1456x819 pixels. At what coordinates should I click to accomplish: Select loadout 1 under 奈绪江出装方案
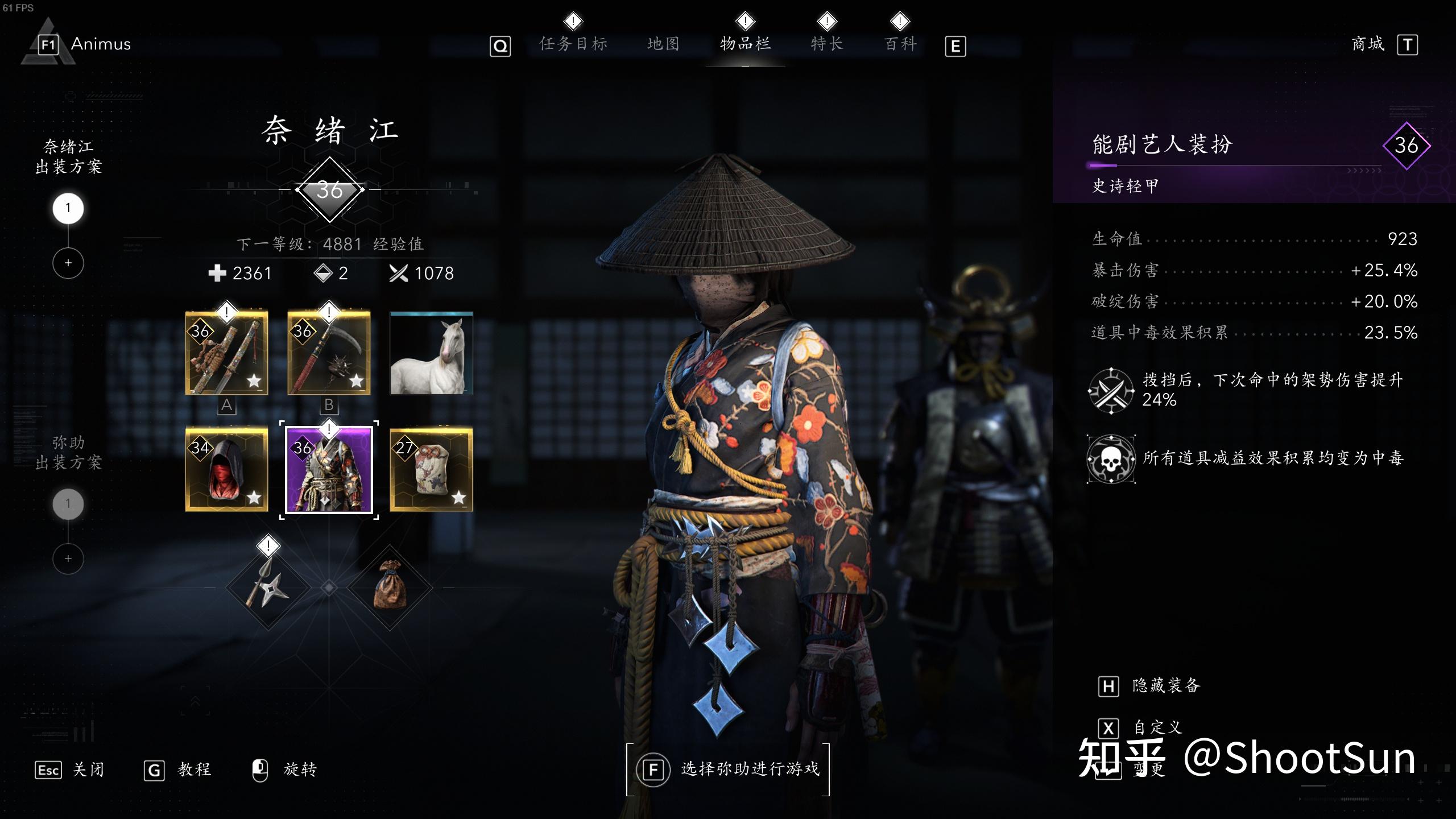point(68,209)
